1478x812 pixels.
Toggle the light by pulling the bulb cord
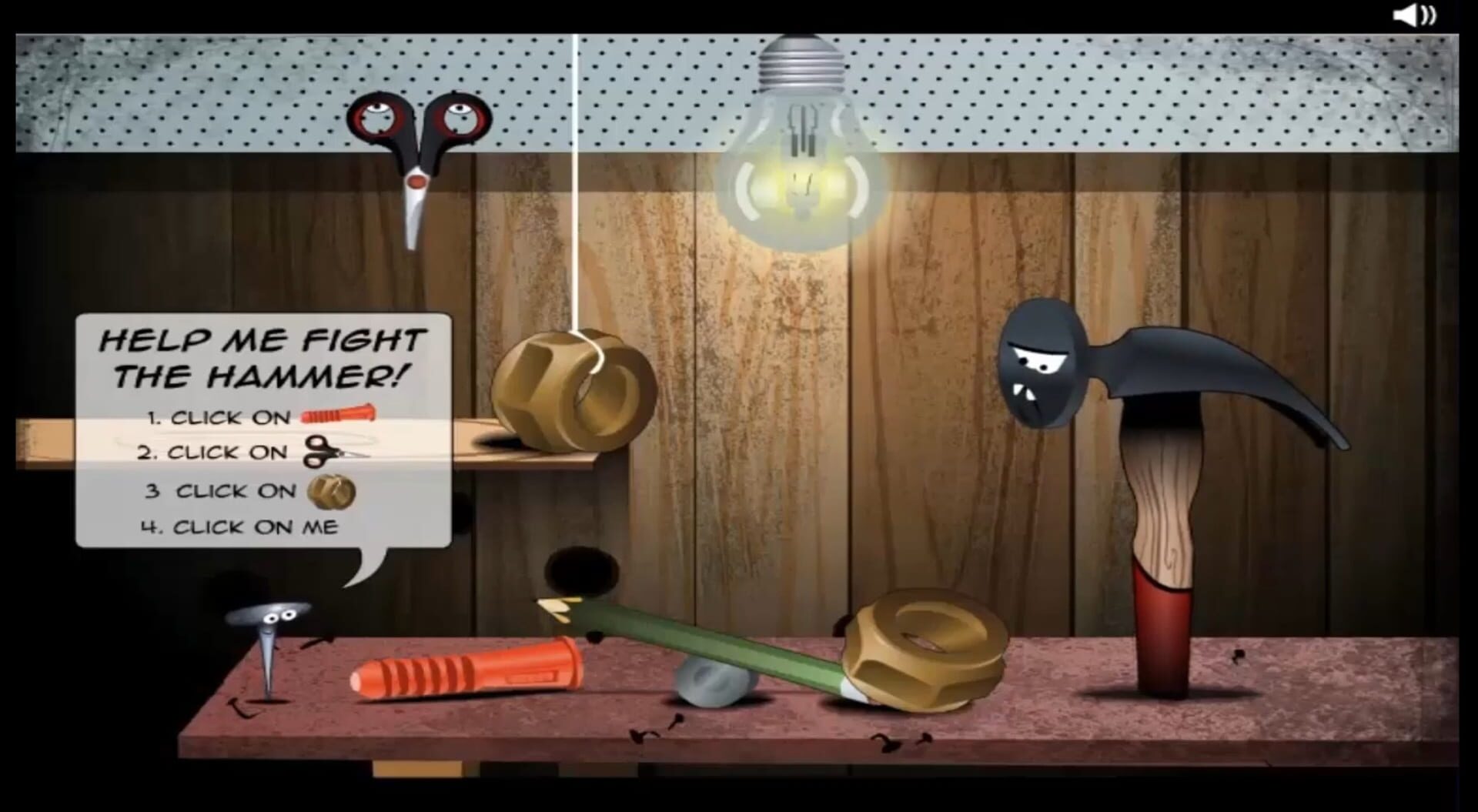pos(577,231)
